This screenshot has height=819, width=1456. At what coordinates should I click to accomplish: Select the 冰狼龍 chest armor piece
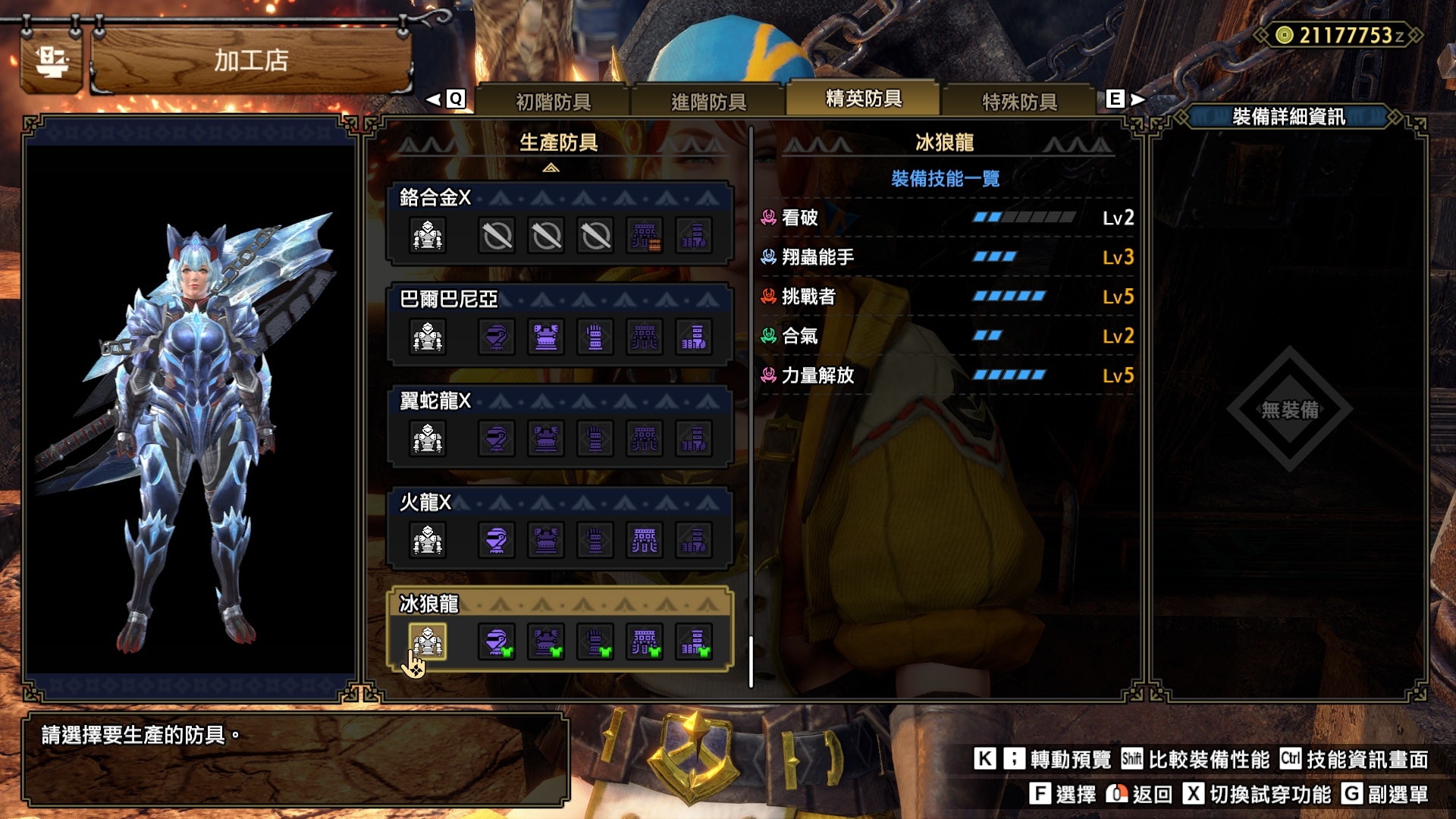(x=546, y=642)
